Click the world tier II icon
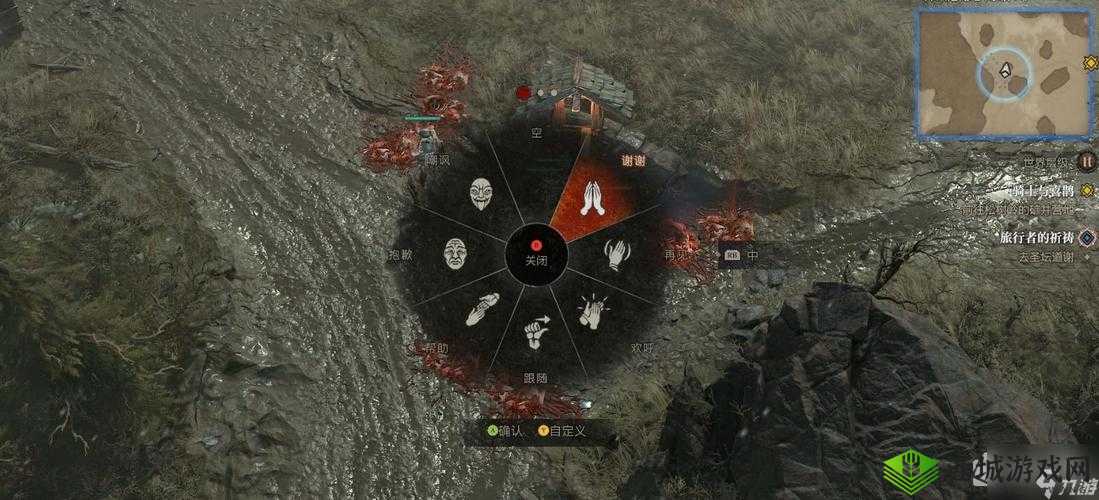This screenshot has width=1099, height=500. (x=1087, y=161)
